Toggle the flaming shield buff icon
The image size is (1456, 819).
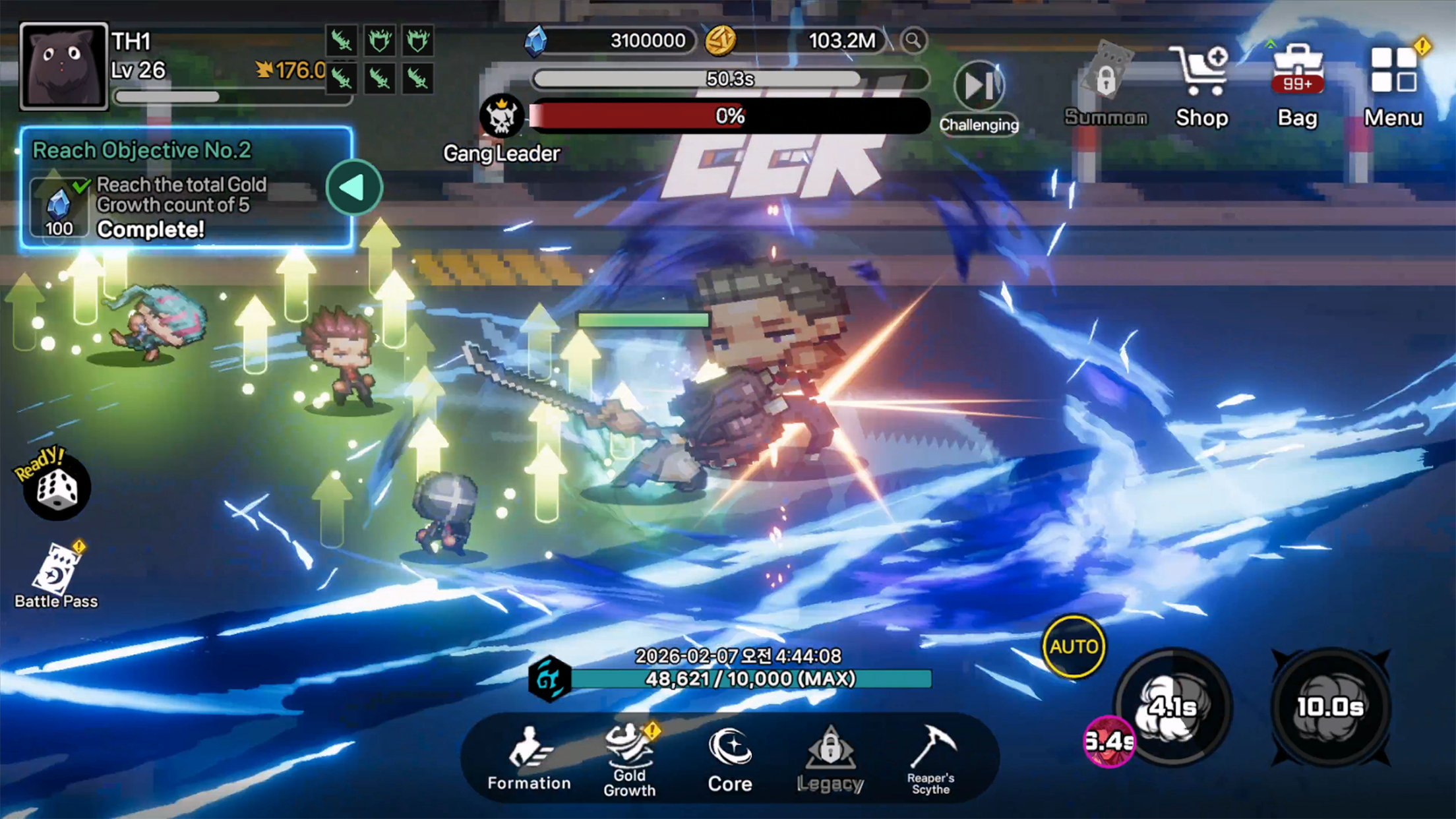click(x=380, y=42)
